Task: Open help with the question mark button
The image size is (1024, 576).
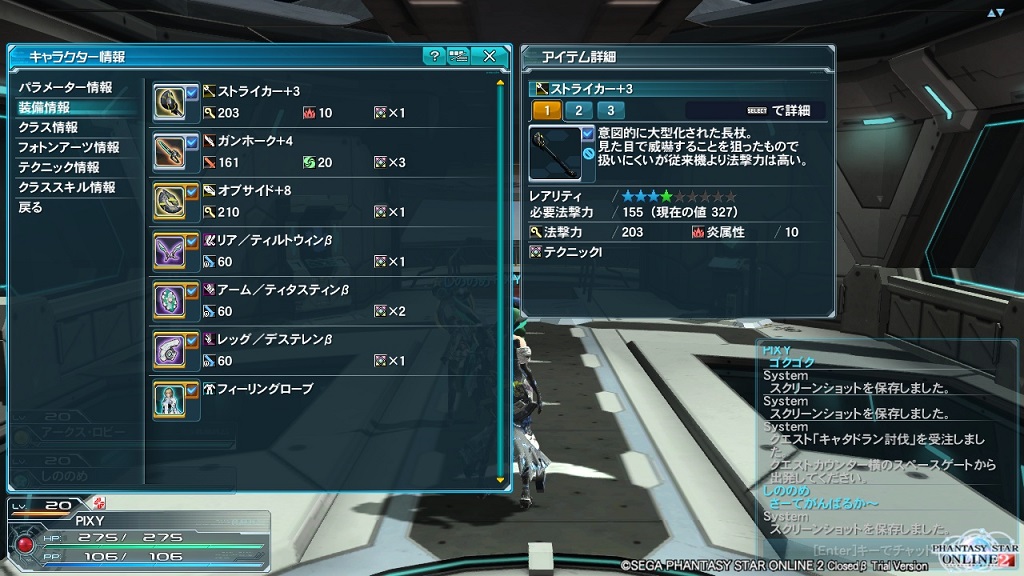Action: pyautogui.click(x=433, y=57)
